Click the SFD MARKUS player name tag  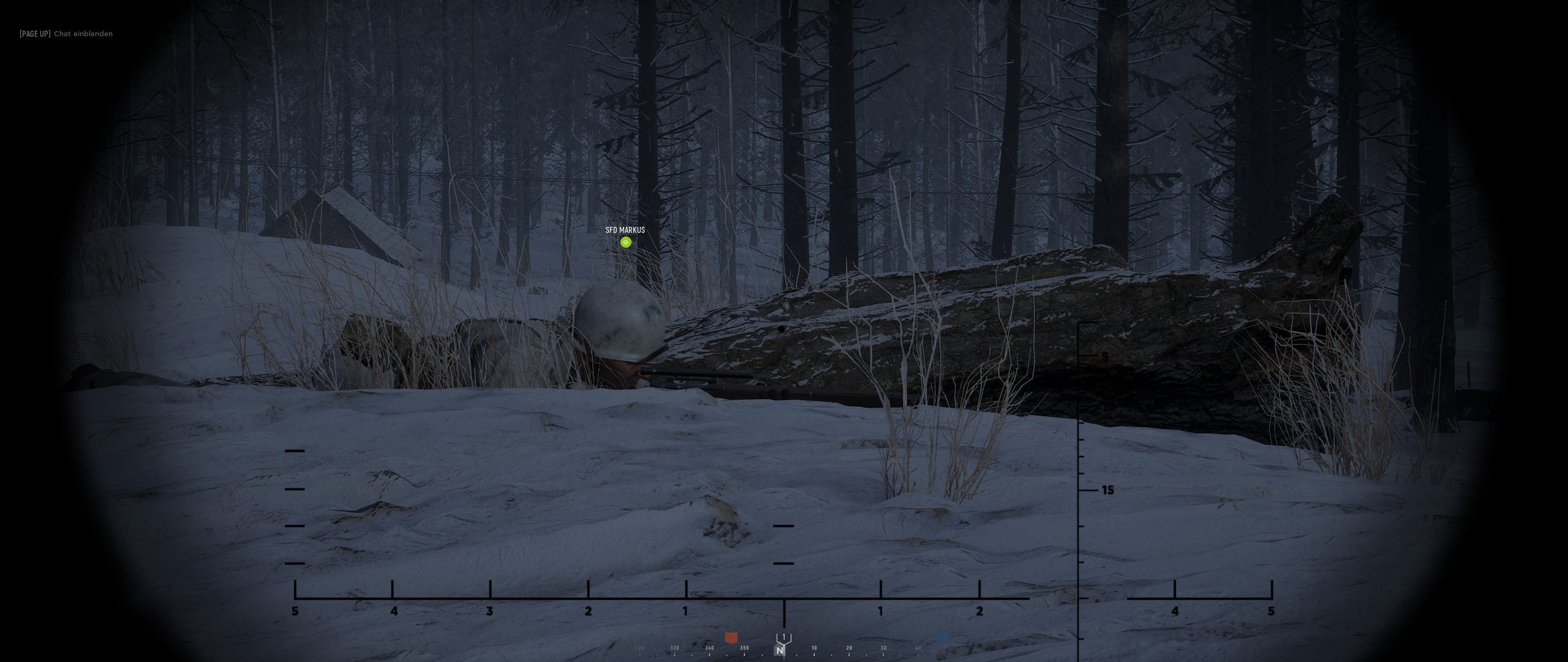click(x=625, y=230)
